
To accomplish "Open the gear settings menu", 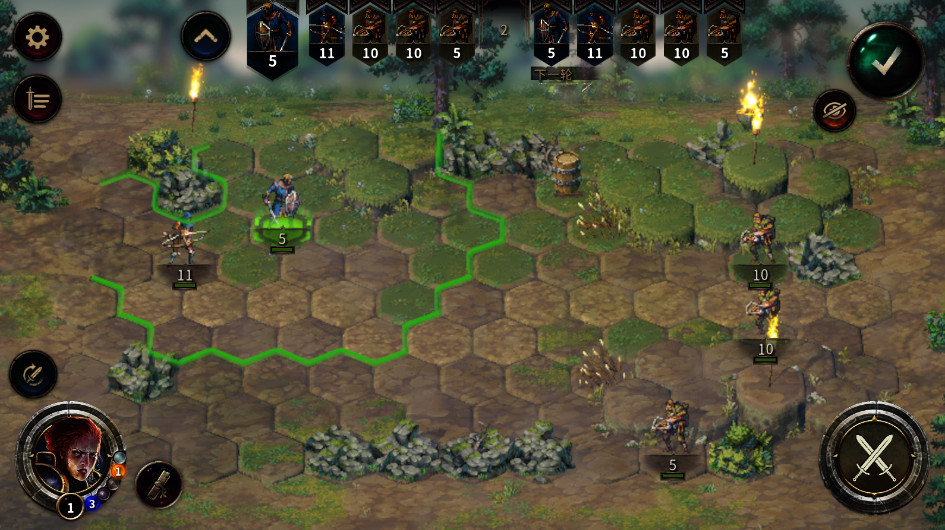I will 37,38.
